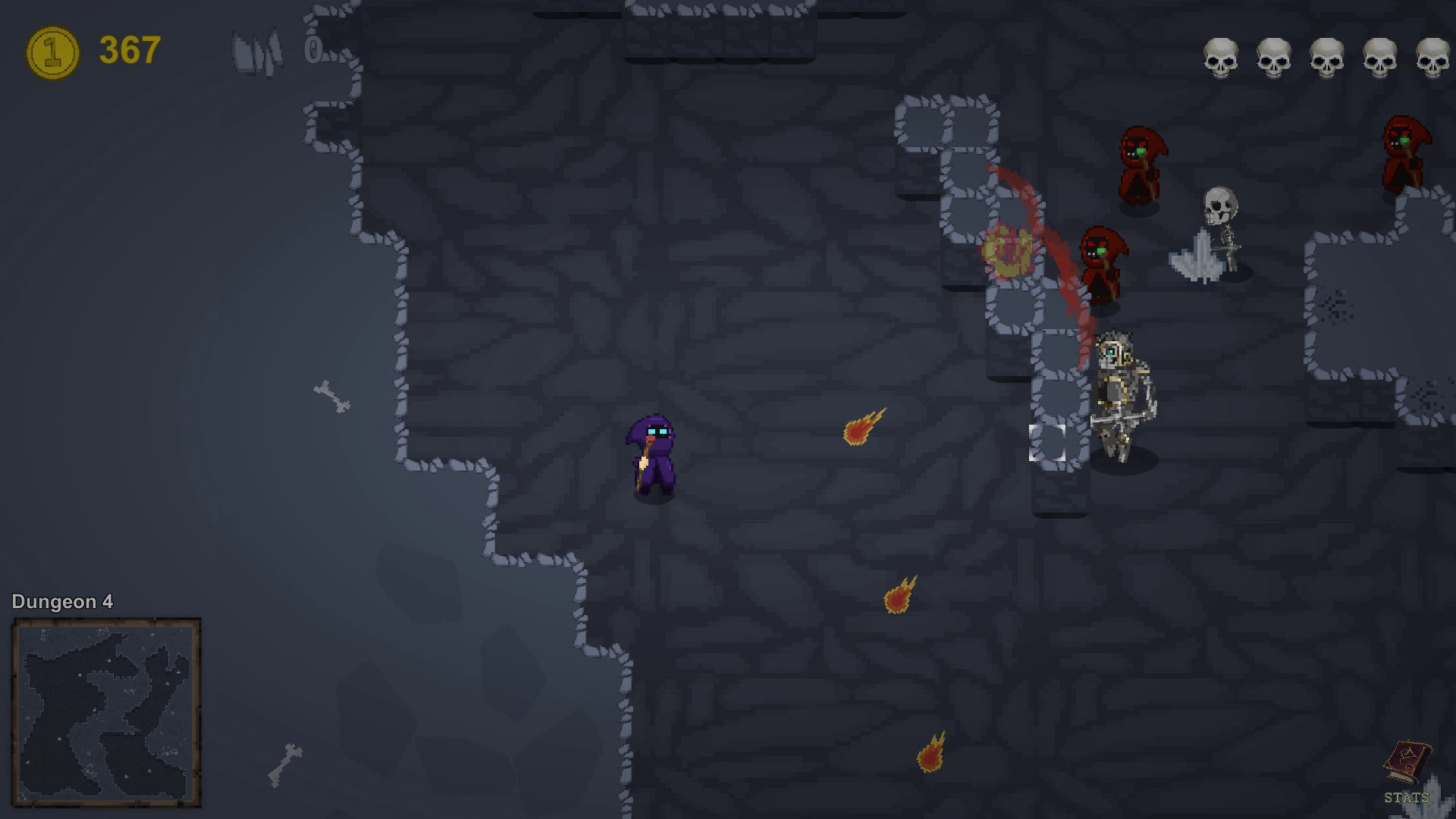This screenshot has width=1456, height=819.
Task: Click the falling fireball in center of screen
Action: (x=861, y=429)
